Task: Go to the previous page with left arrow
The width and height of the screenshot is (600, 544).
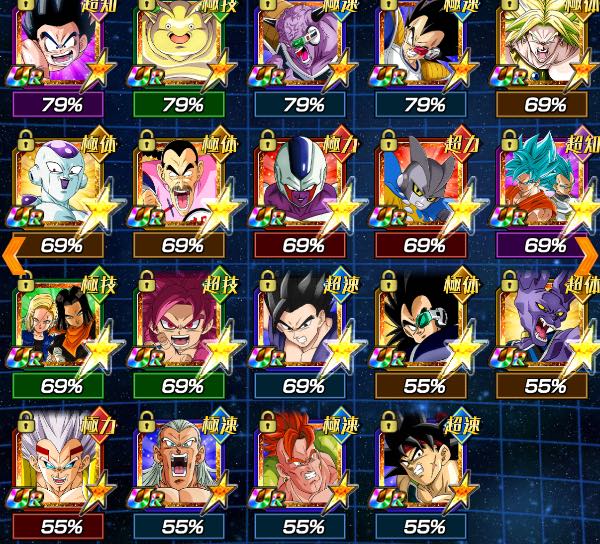Action: click(x=13, y=256)
